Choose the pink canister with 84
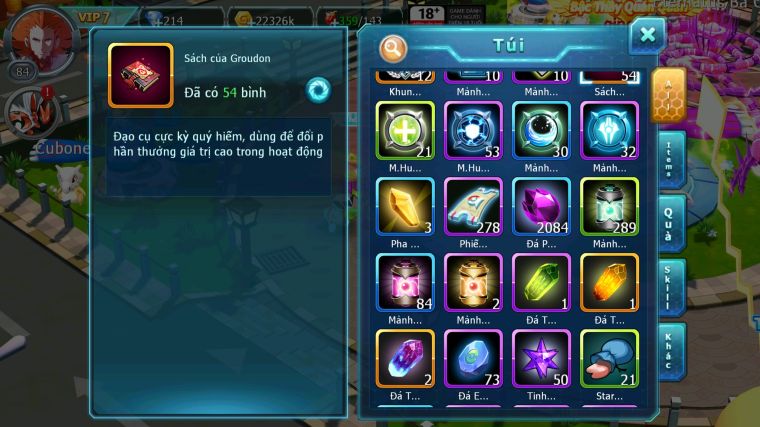Image resolution: width=760 pixels, height=427 pixels. pos(405,282)
